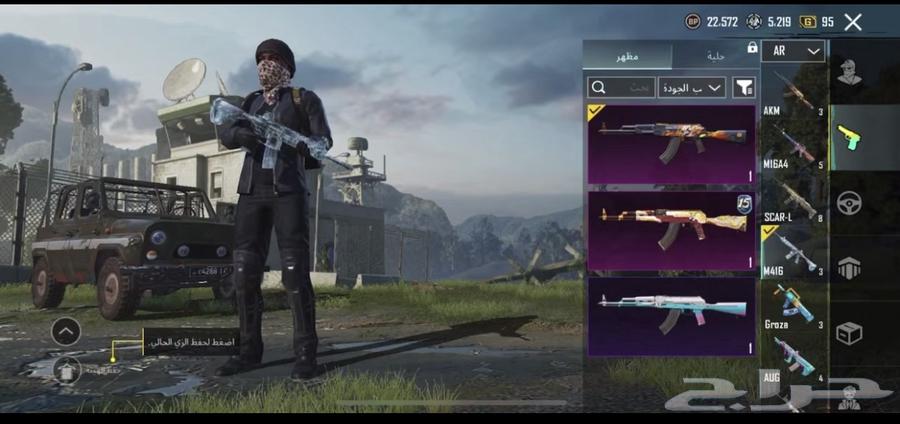Viewport: 900px width, 424px height.
Task: Select M416 in the weapon list
Action: (794, 253)
